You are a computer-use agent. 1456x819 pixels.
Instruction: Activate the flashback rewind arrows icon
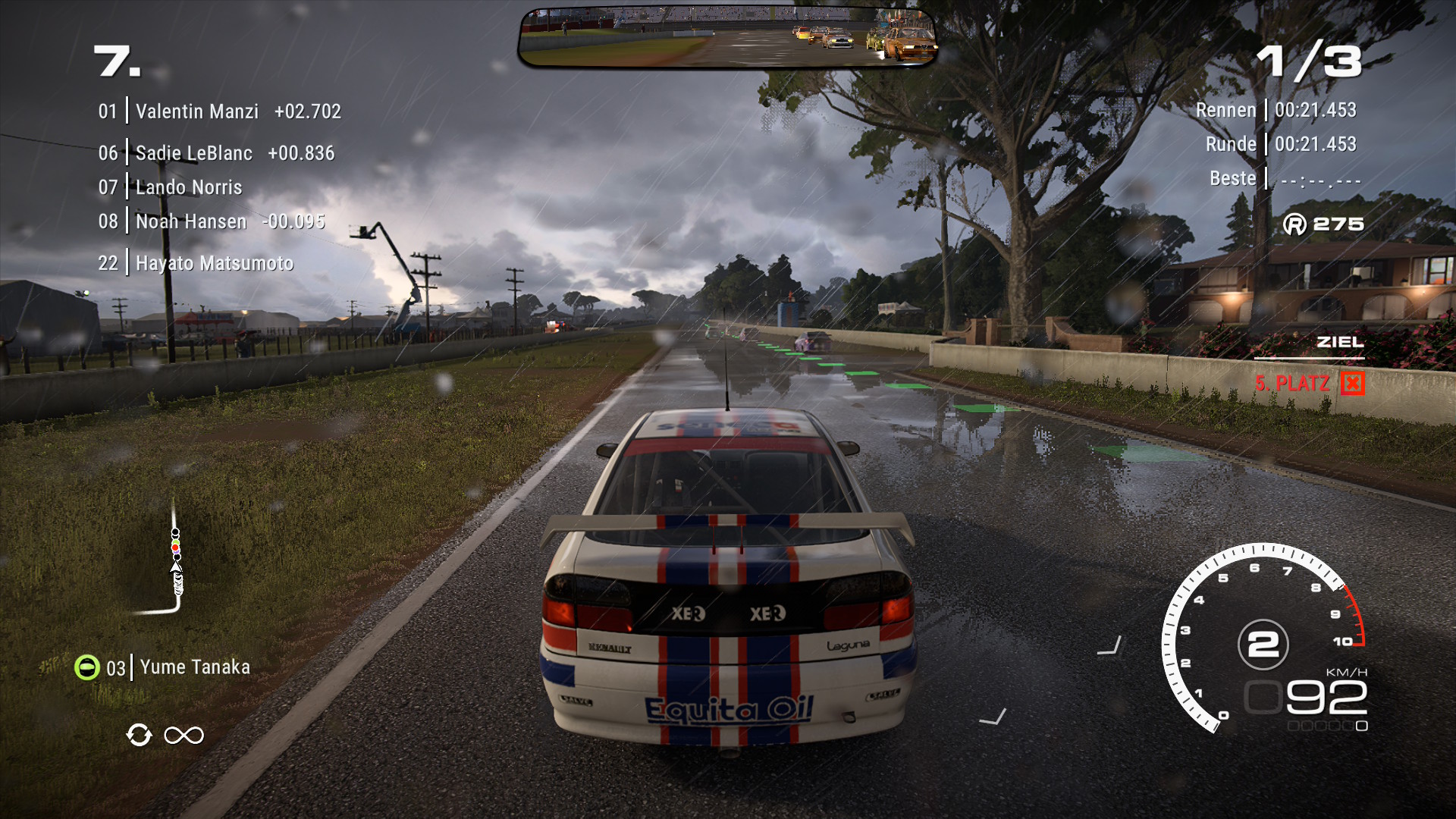click(x=139, y=735)
